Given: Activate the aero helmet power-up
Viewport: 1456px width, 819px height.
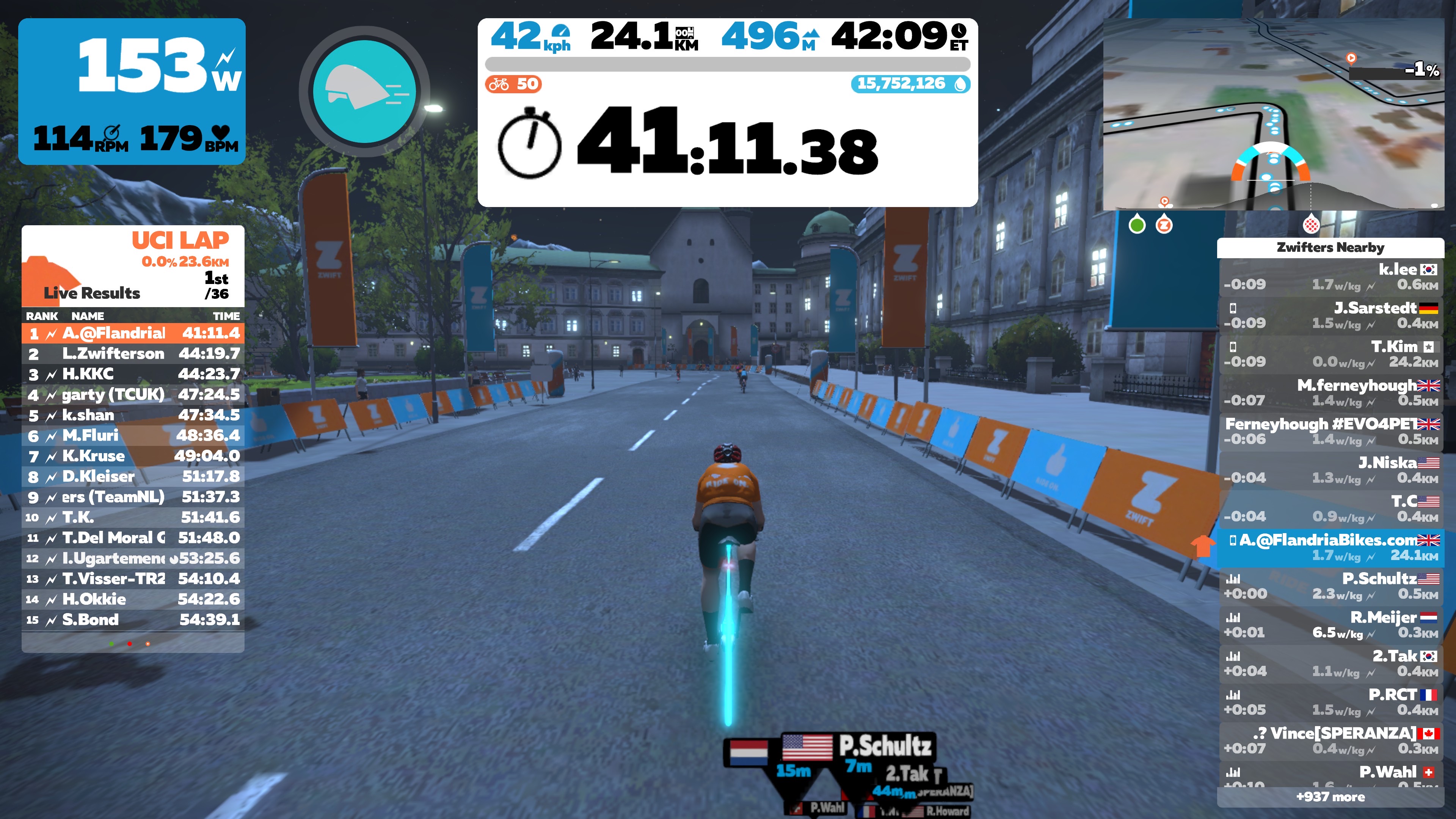Looking at the screenshot, I should (364, 91).
